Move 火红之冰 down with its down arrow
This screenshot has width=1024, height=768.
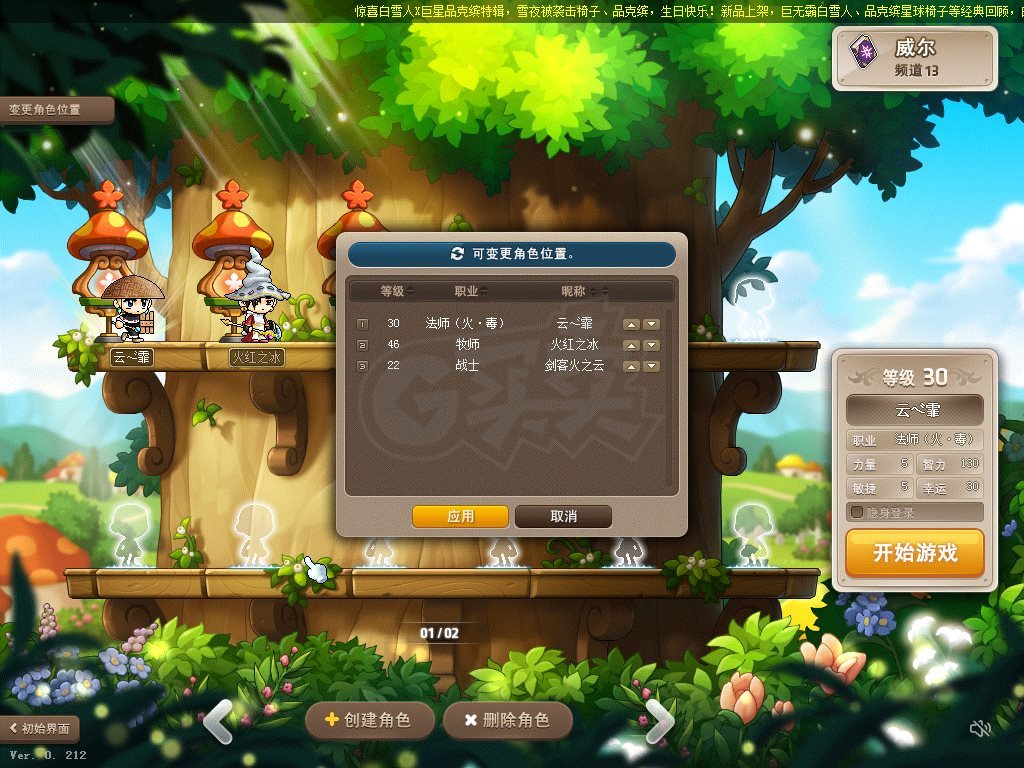(x=651, y=345)
